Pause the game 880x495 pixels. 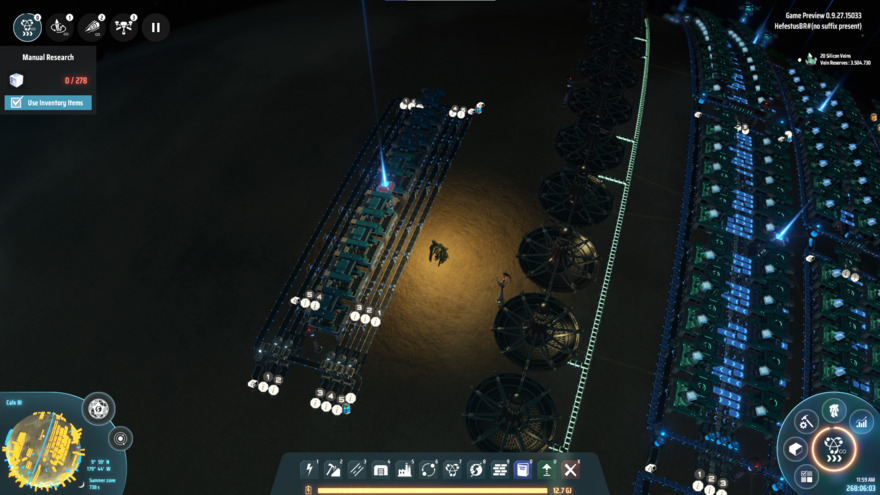(x=155, y=27)
